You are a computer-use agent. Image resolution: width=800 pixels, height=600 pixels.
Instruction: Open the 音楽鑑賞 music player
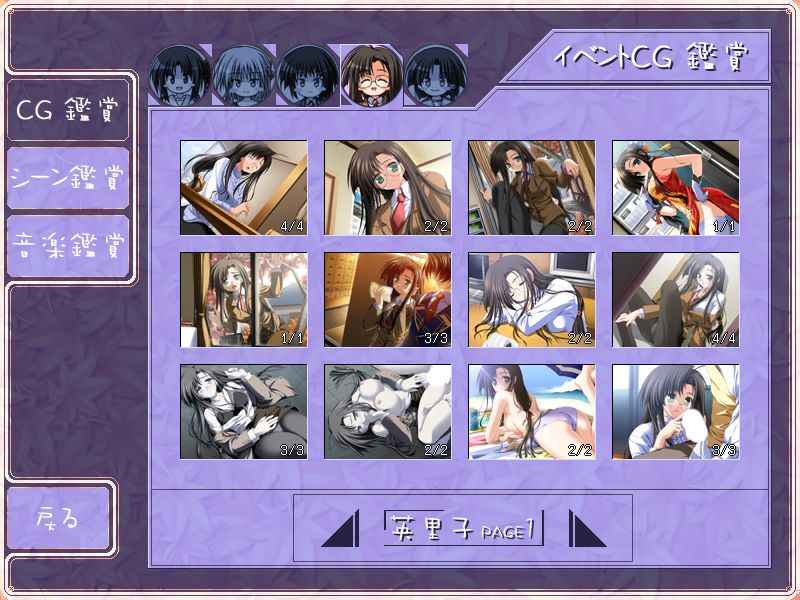tap(67, 245)
